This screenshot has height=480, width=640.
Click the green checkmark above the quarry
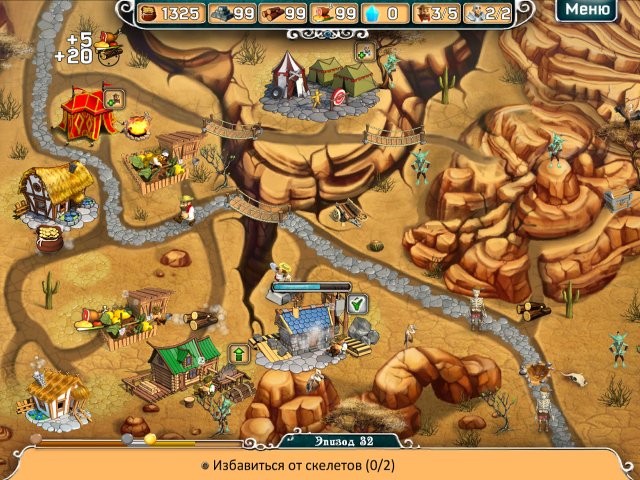358,303
